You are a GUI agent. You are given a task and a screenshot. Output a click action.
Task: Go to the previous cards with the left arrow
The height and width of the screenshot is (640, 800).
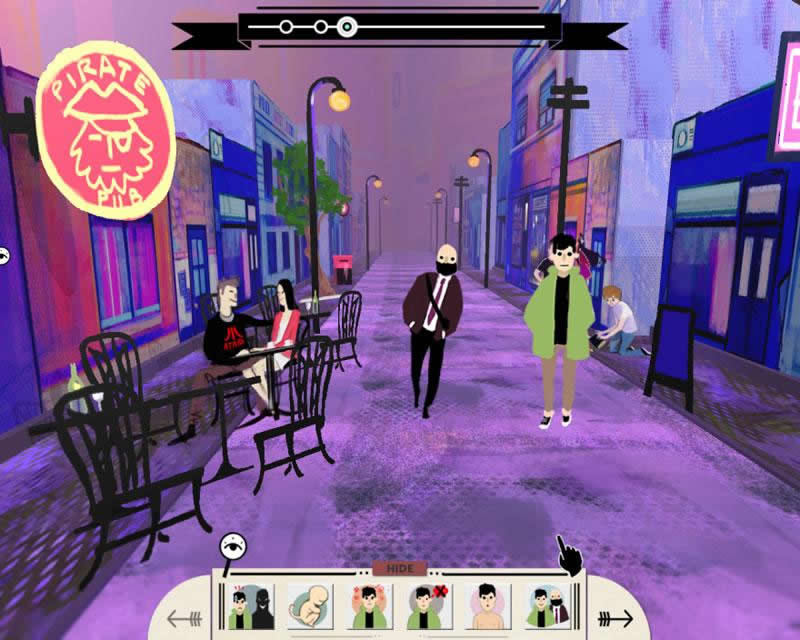(185, 618)
